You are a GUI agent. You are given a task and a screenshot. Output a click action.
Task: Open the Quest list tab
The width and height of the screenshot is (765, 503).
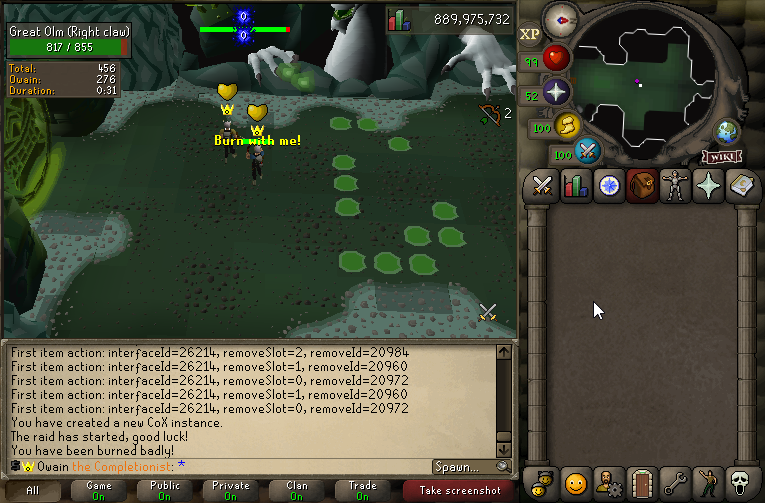click(609, 185)
